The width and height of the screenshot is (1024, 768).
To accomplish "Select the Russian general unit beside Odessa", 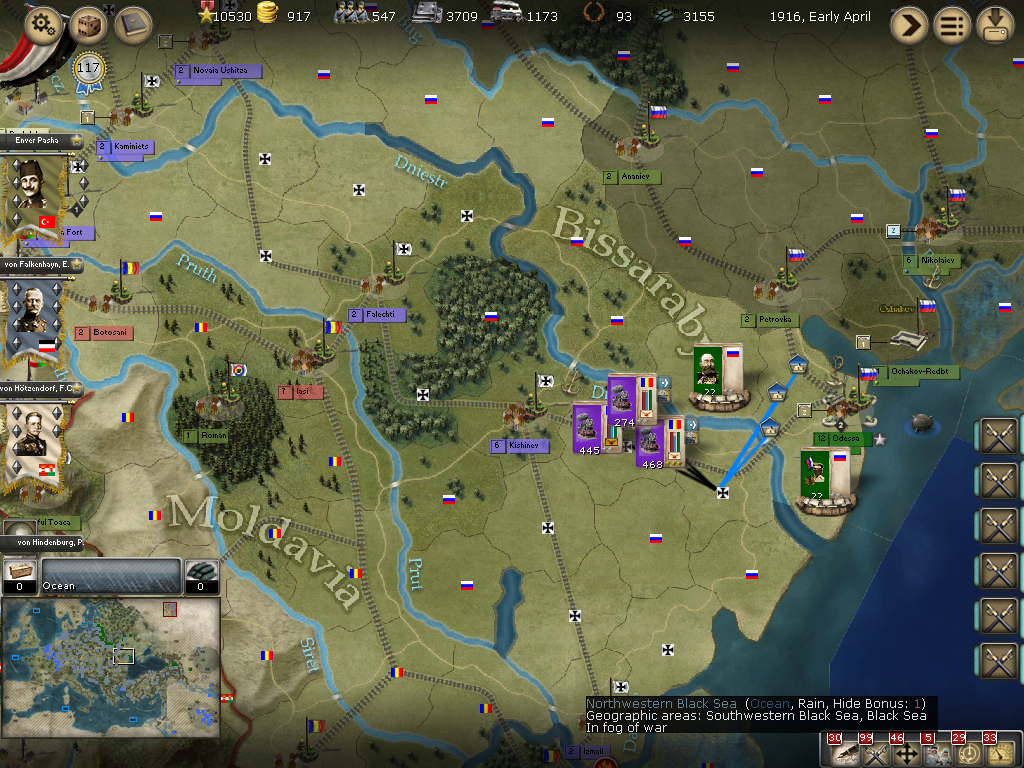I will (816, 477).
